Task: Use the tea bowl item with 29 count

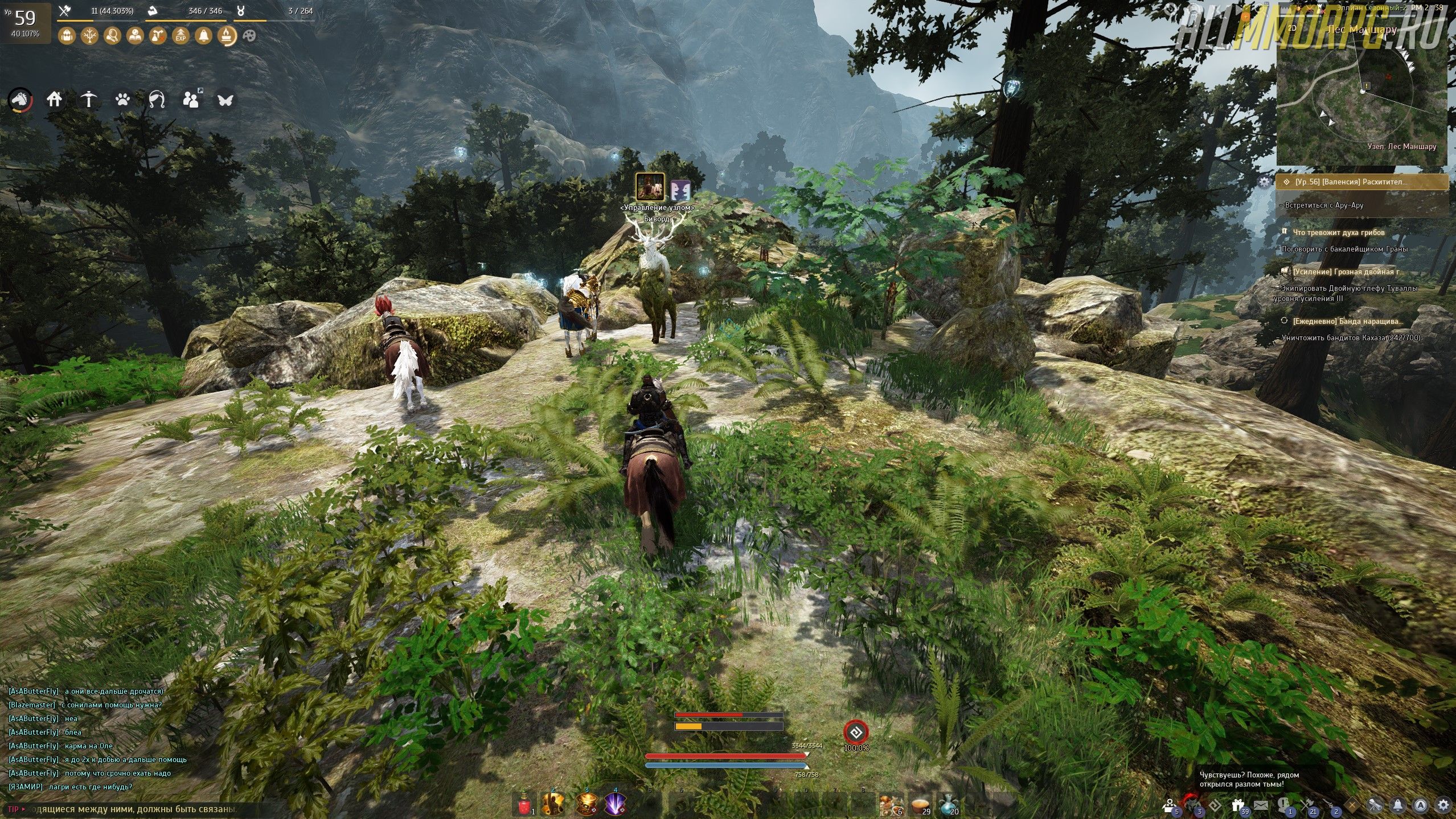Action: point(918,805)
